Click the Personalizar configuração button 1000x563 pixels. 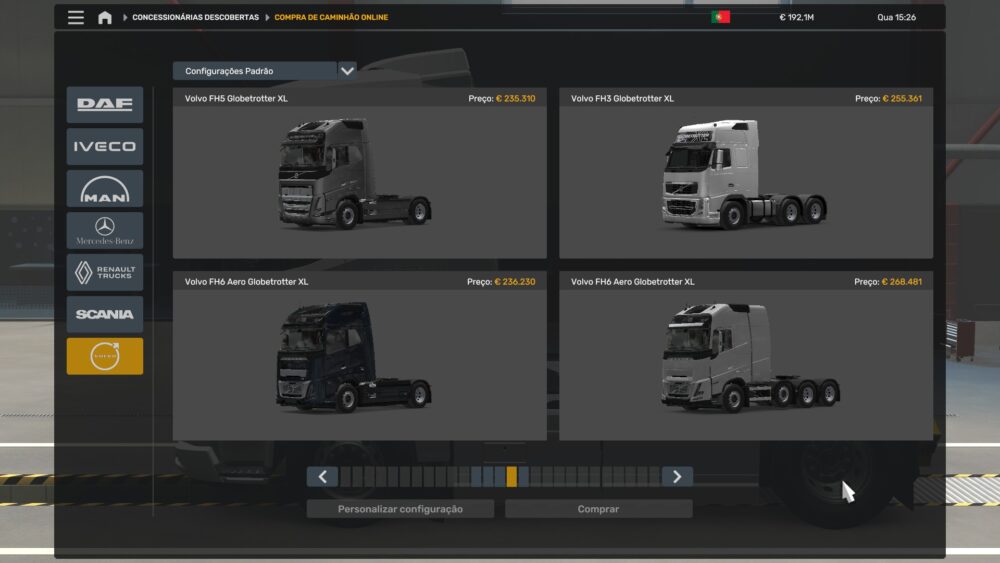click(400, 509)
